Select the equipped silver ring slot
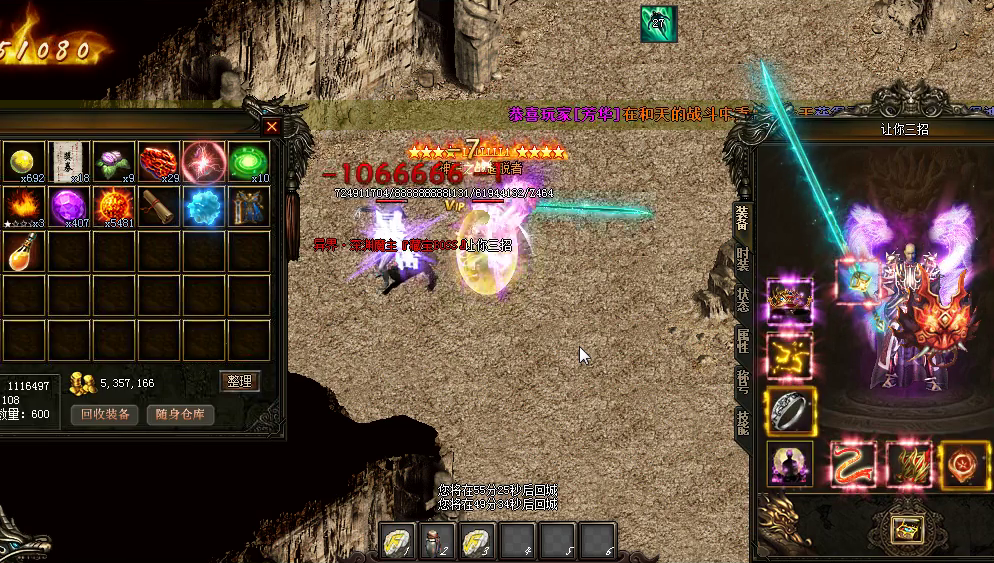Screen dimensions: 994x563 click(790, 410)
